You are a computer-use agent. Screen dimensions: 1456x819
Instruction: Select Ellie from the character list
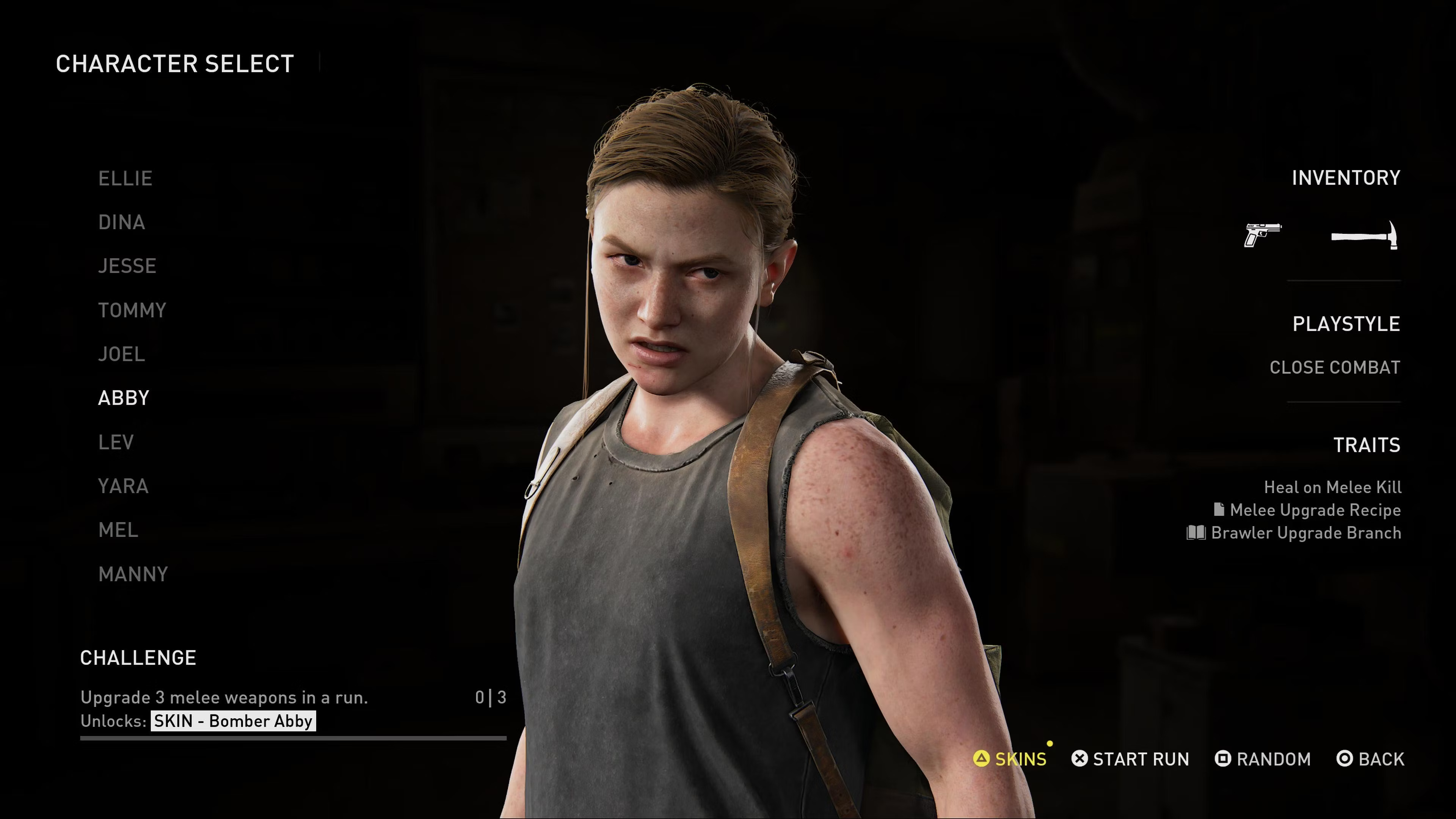point(125,179)
